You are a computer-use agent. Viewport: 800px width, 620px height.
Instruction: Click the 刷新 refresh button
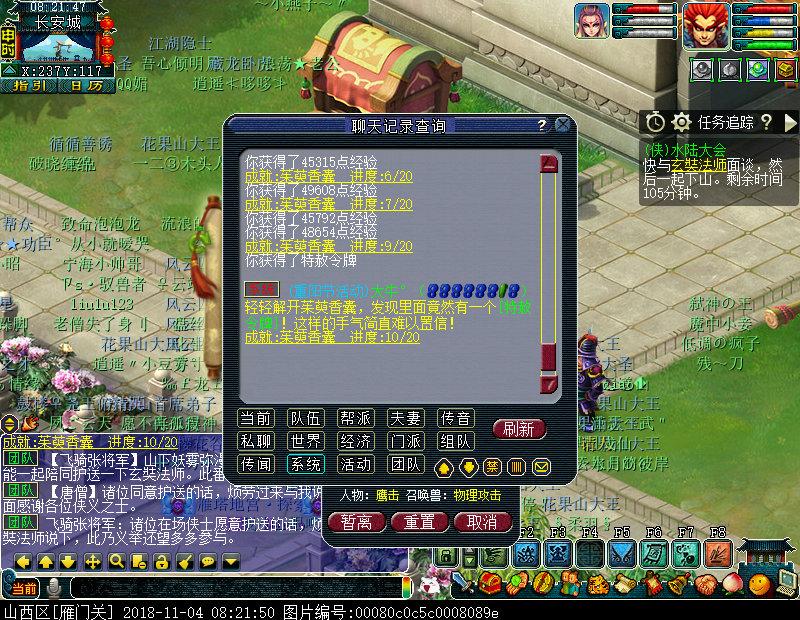pyautogui.click(x=519, y=429)
